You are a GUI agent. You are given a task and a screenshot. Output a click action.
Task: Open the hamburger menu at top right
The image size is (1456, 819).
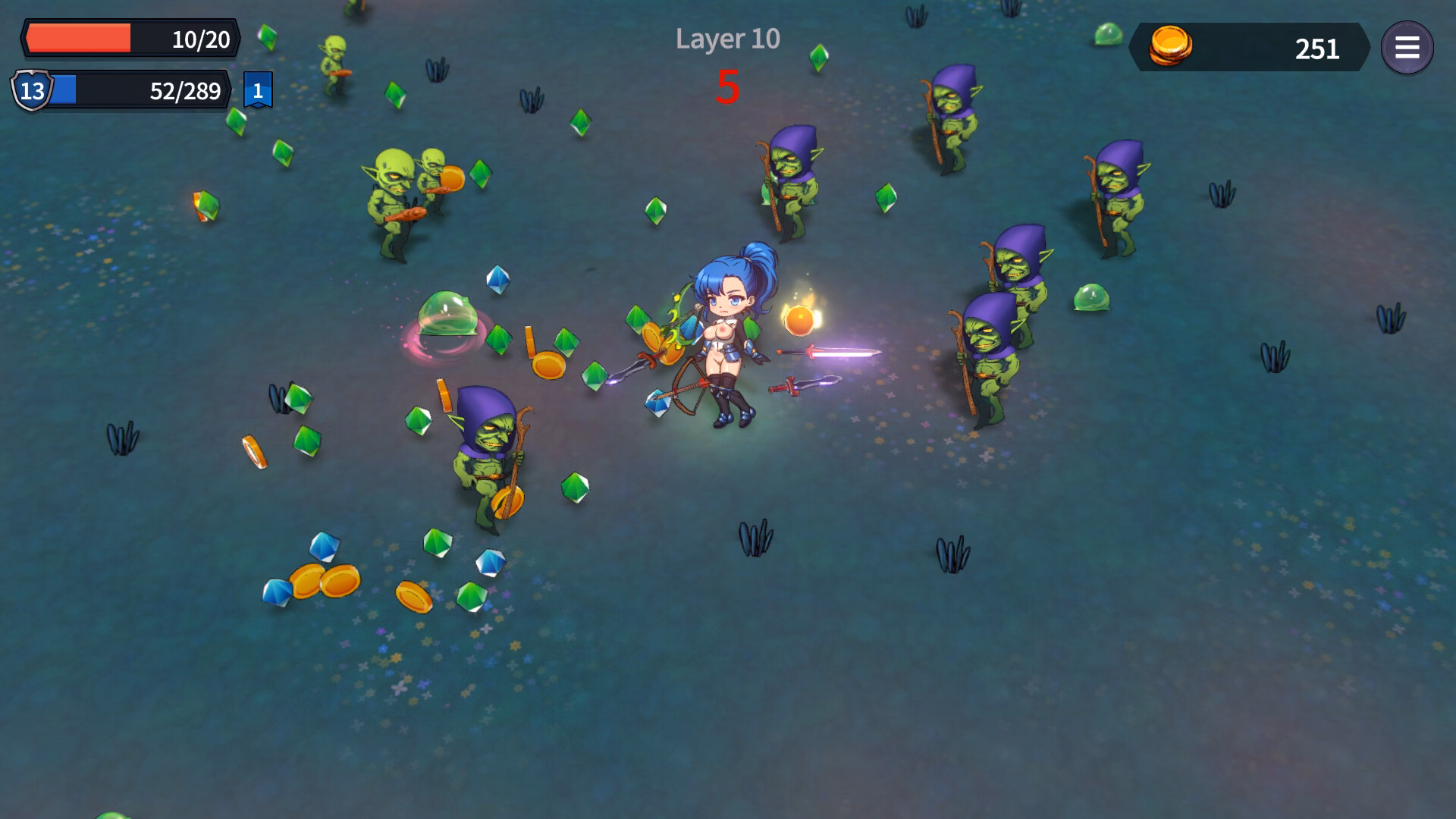pos(1408,49)
